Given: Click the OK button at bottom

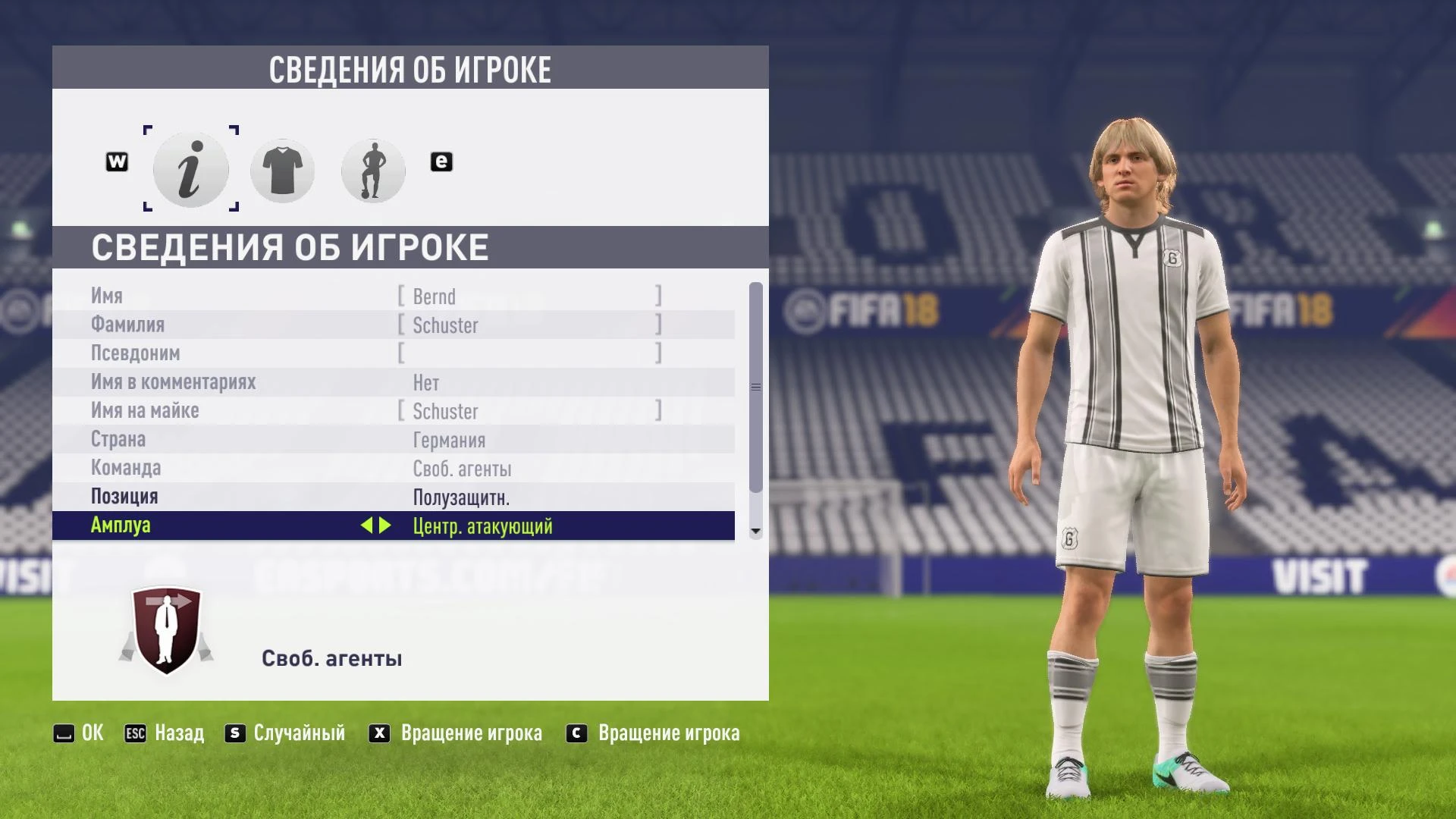Looking at the screenshot, I should (x=78, y=733).
